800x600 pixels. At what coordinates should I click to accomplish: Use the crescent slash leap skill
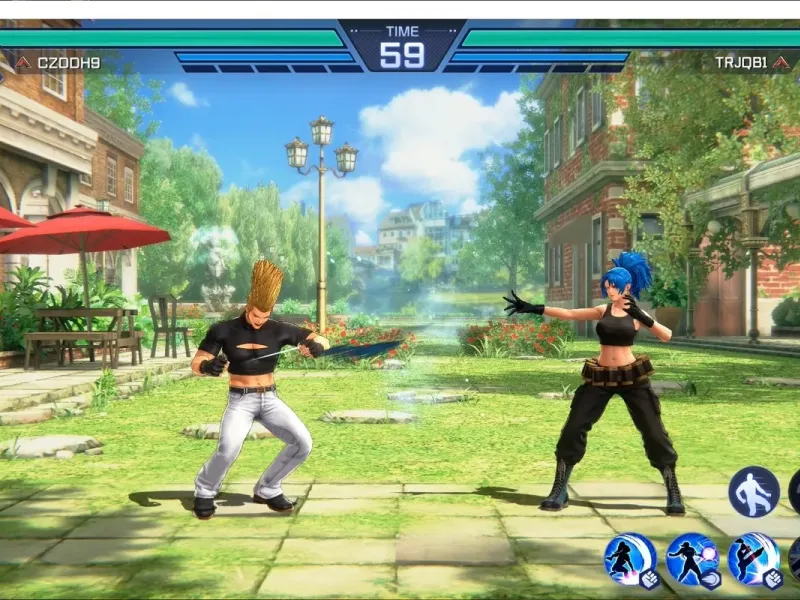pos(630,559)
